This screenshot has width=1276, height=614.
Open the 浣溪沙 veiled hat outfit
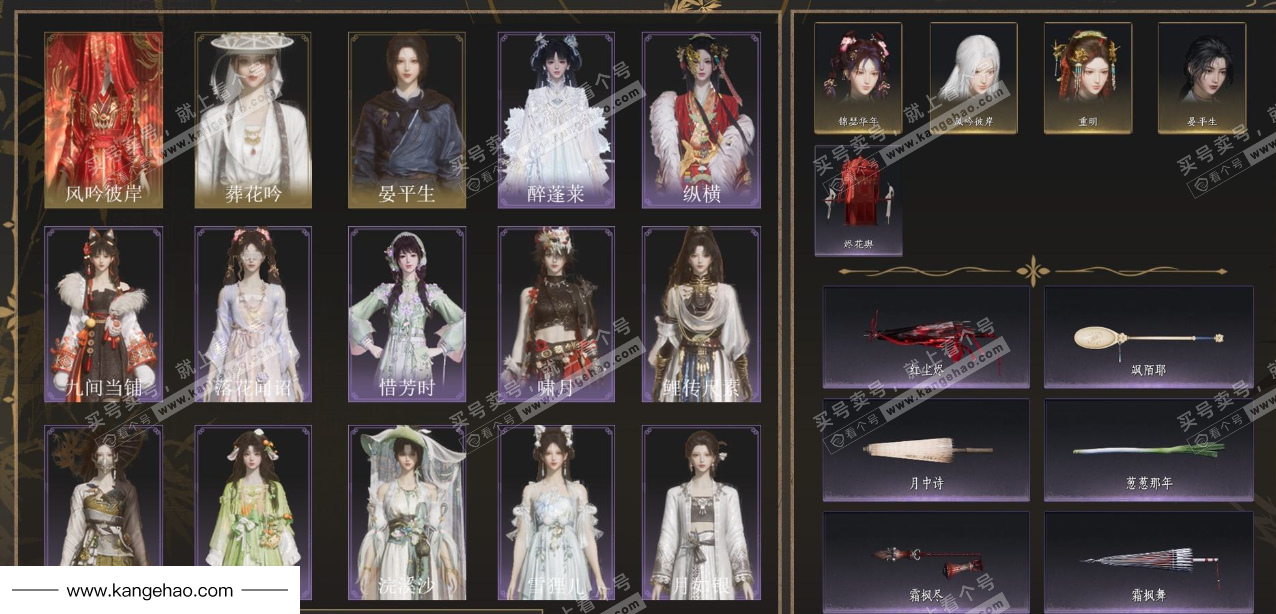point(406,512)
